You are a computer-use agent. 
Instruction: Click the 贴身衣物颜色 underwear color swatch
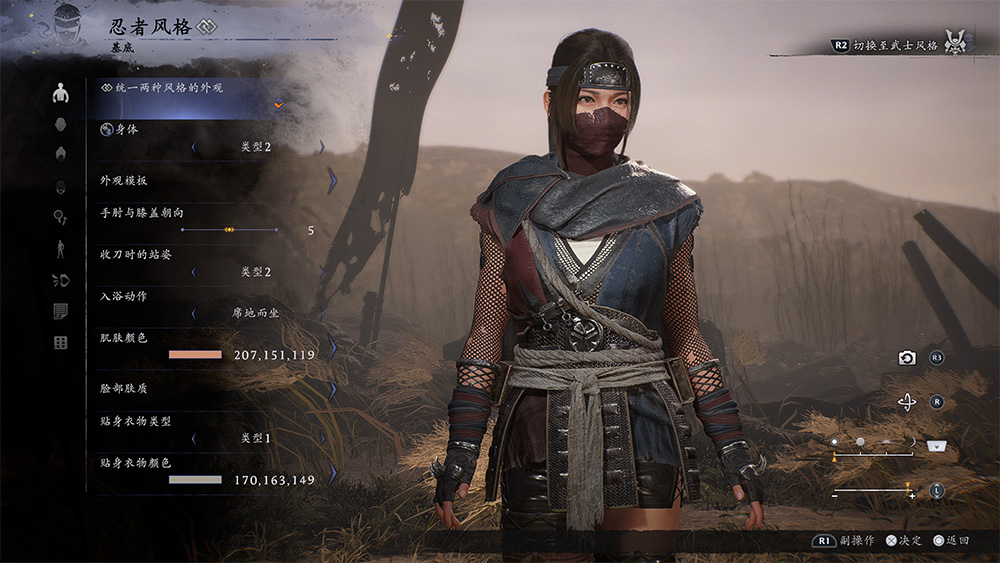(195, 480)
